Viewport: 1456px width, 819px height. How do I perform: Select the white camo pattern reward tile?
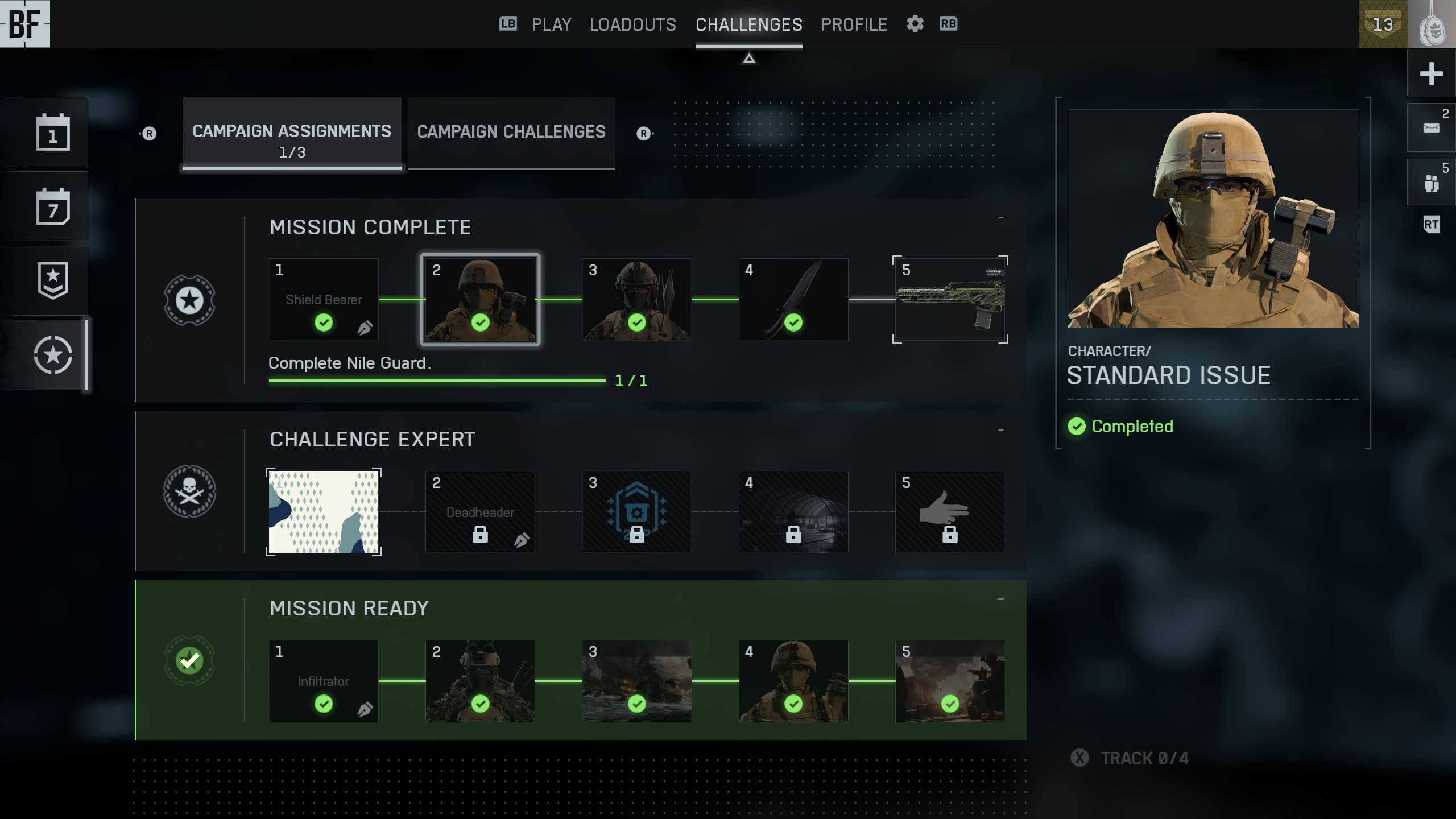point(324,512)
